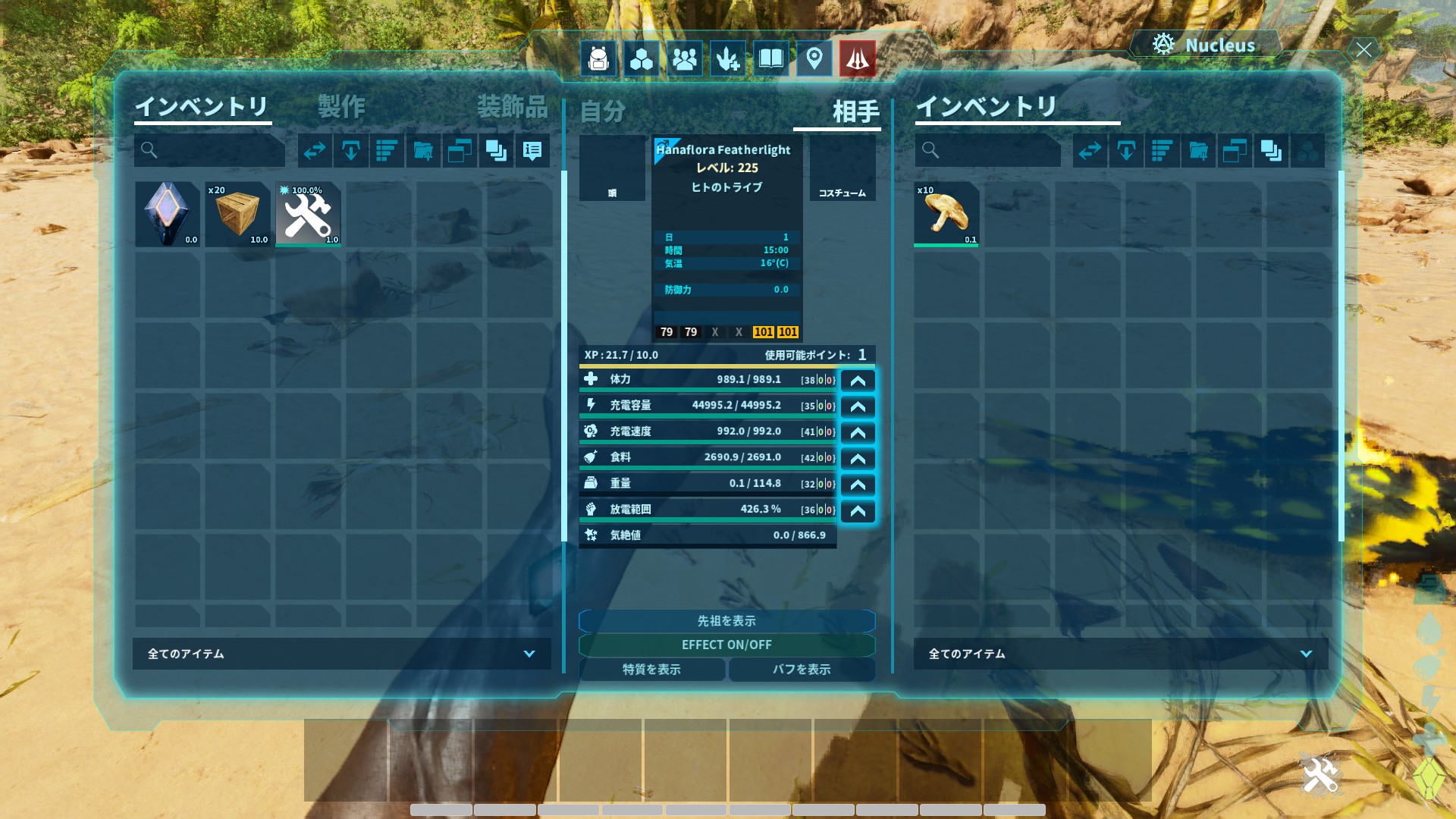
Task: Select the 自分 tab
Action: coord(603,111)
